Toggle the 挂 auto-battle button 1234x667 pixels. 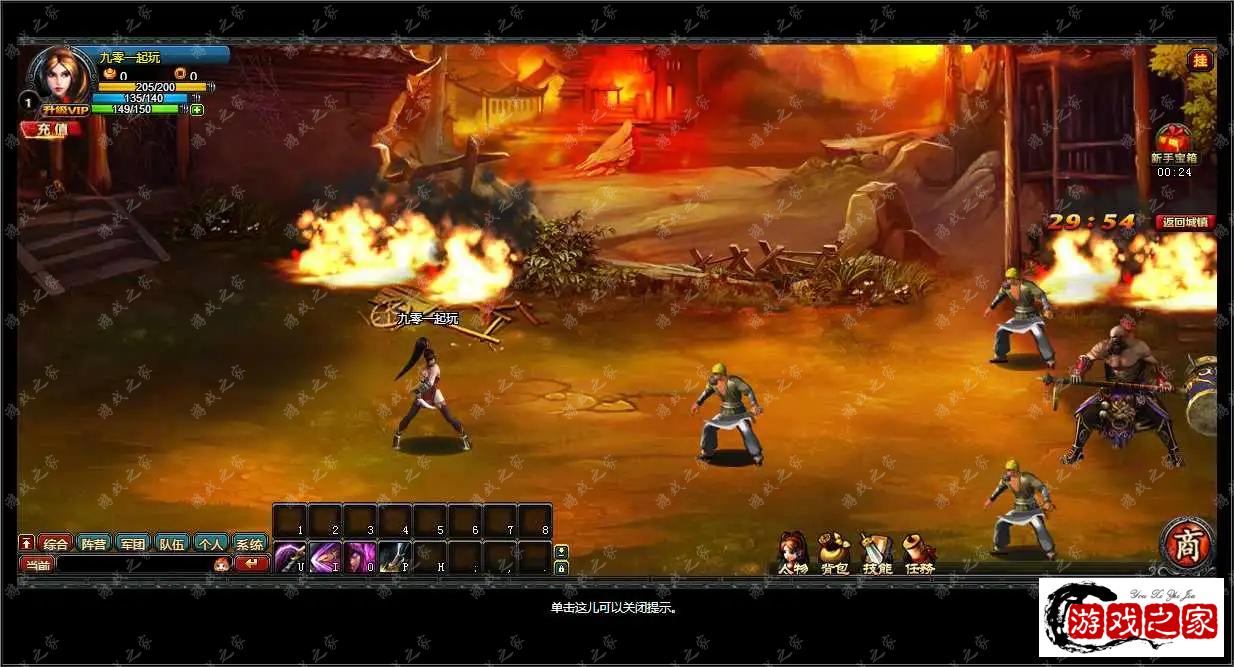click(1199, 60)
